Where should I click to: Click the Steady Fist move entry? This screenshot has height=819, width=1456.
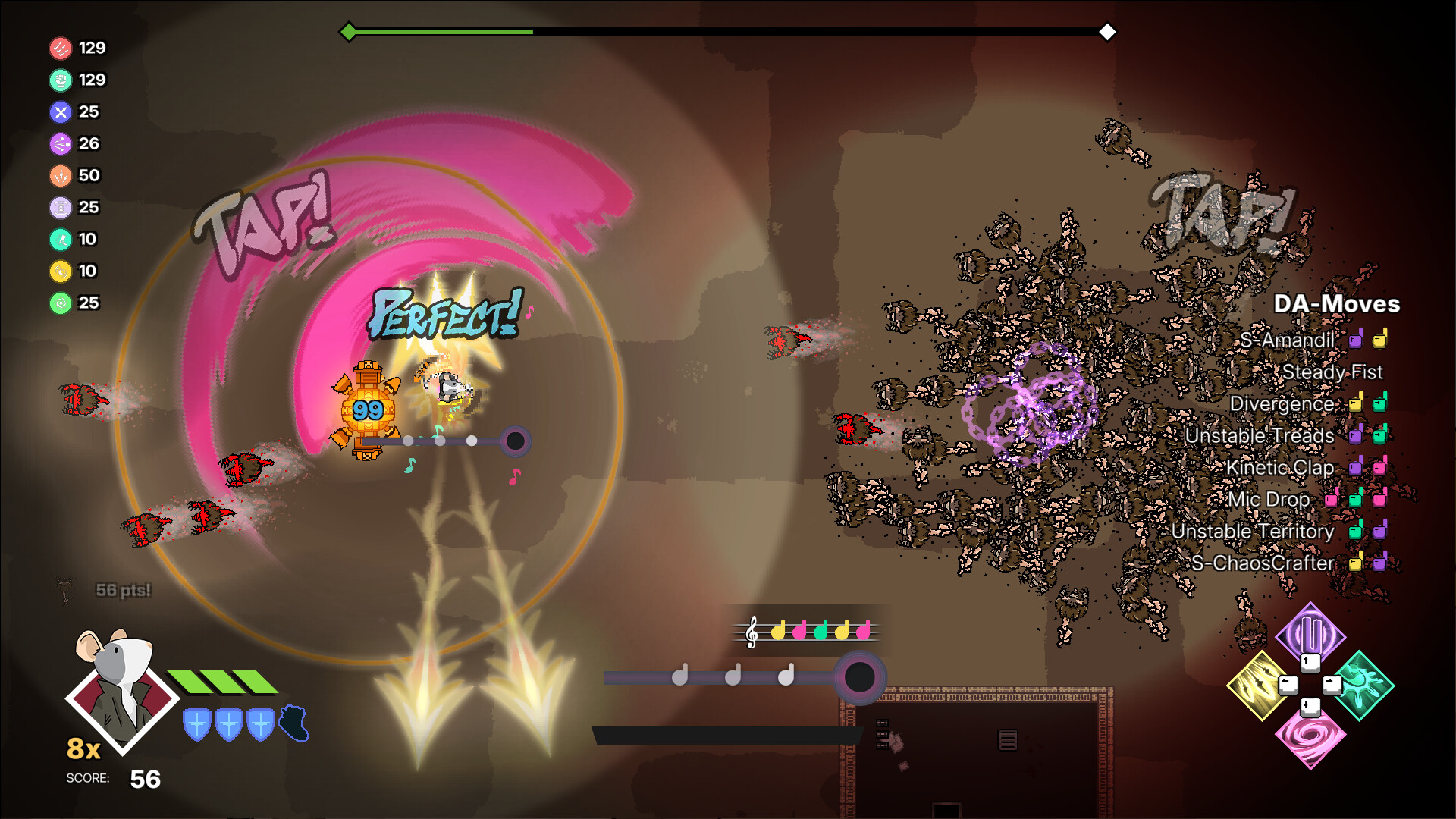tap(1332, 372)
